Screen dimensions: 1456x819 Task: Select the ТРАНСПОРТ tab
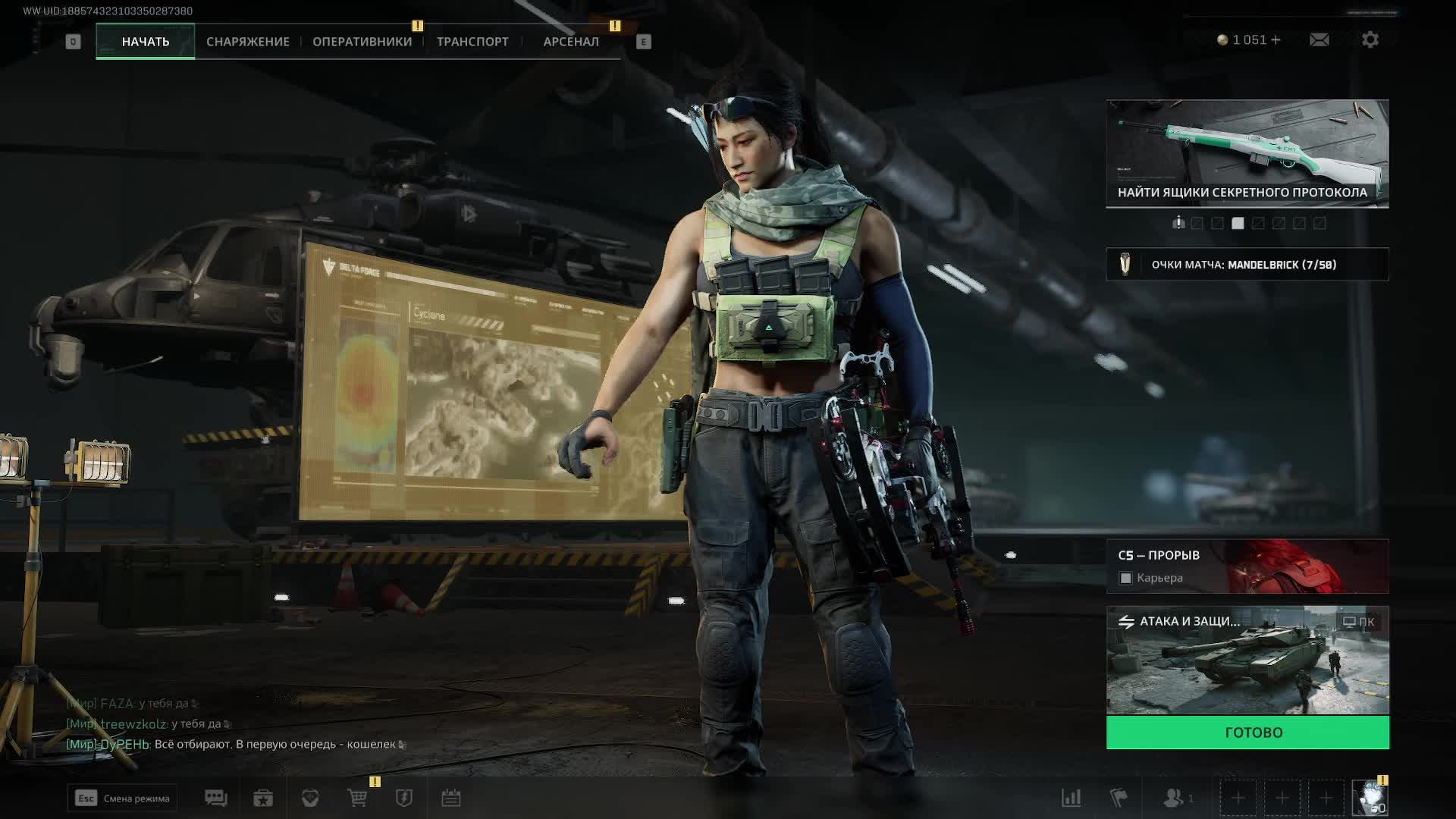click(x=472, y=42)
